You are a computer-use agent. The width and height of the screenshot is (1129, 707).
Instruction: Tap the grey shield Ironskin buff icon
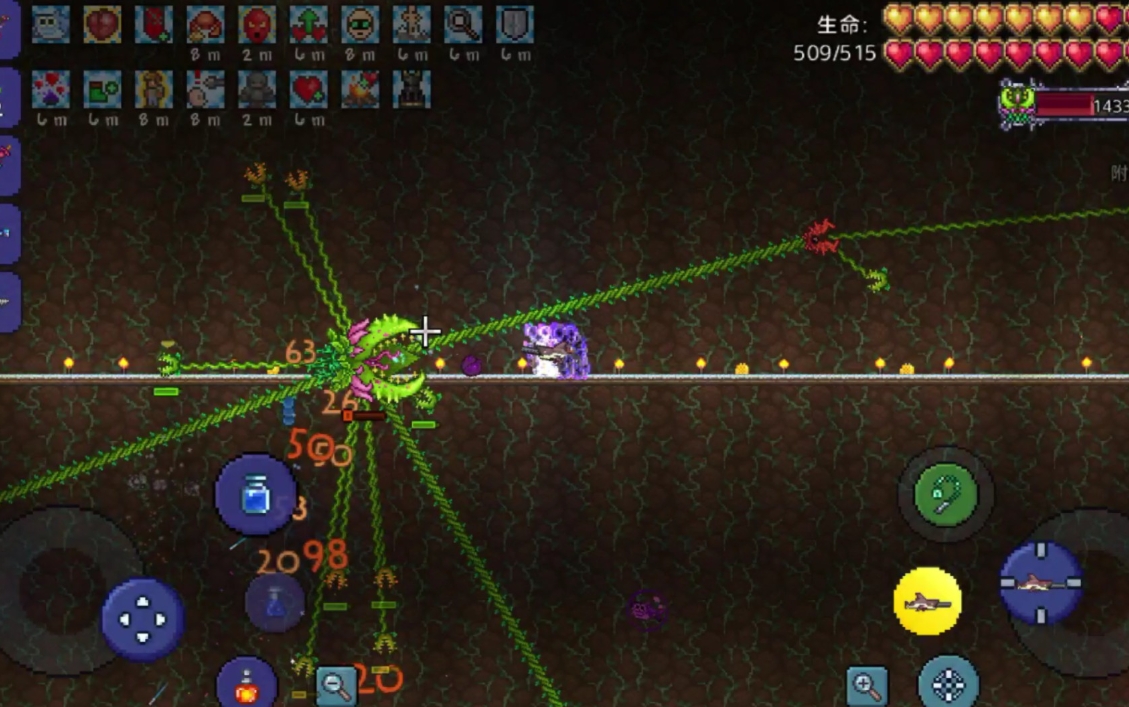pyautogui.click(x=515, y=25)
